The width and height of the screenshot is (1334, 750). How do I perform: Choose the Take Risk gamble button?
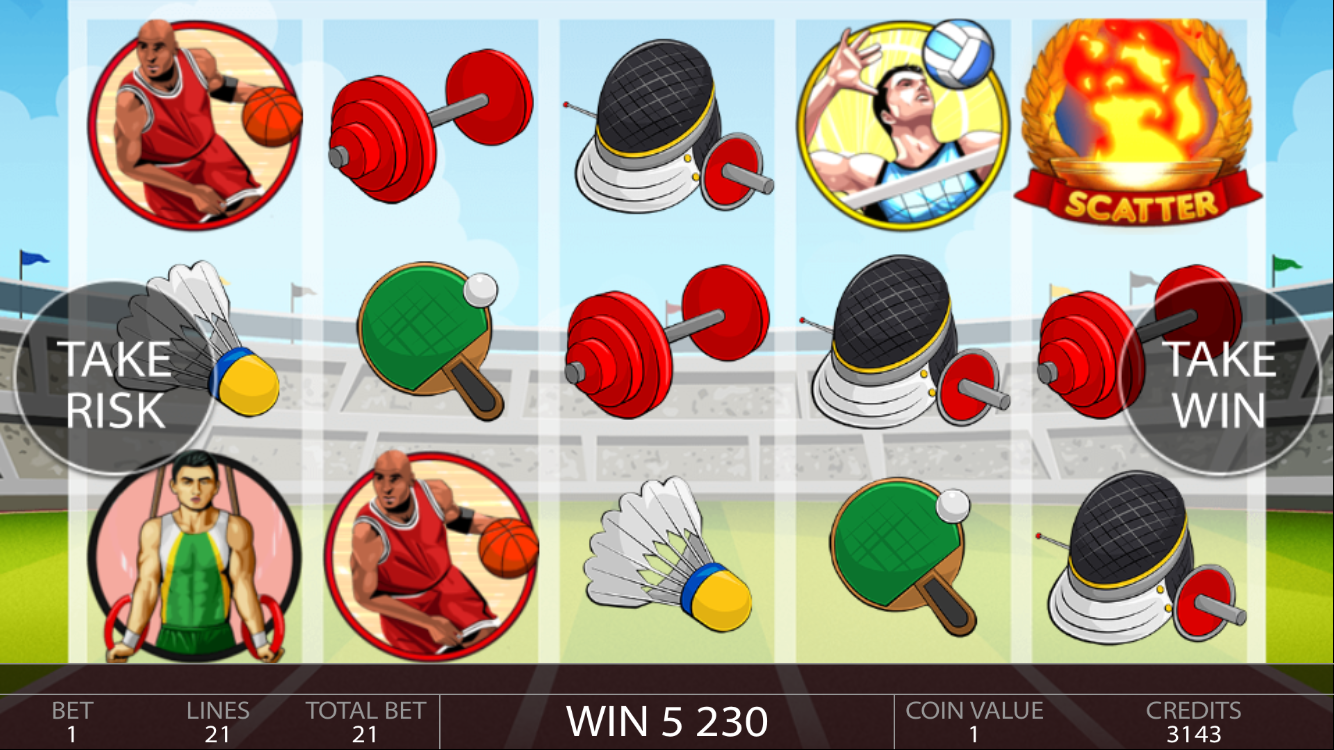click(x=112, y=383)
